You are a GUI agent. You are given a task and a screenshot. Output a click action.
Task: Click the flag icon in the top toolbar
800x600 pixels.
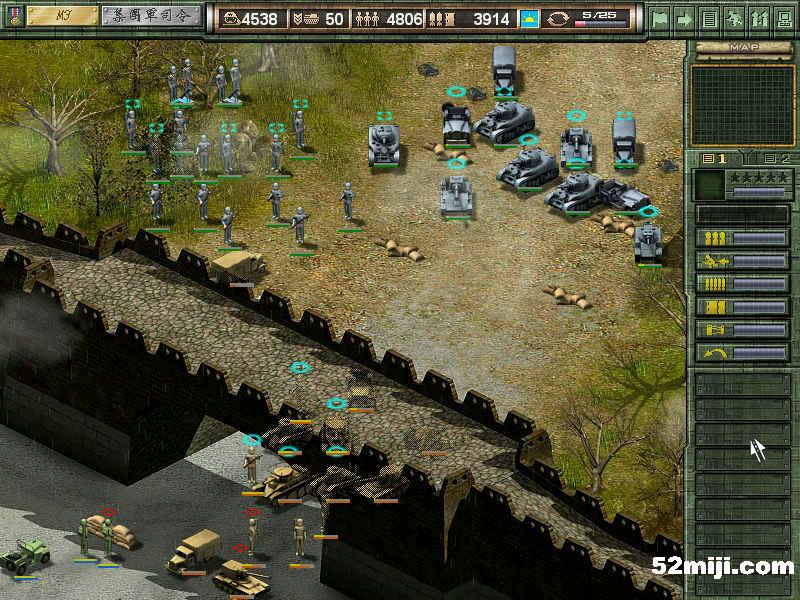coord(660,18)
